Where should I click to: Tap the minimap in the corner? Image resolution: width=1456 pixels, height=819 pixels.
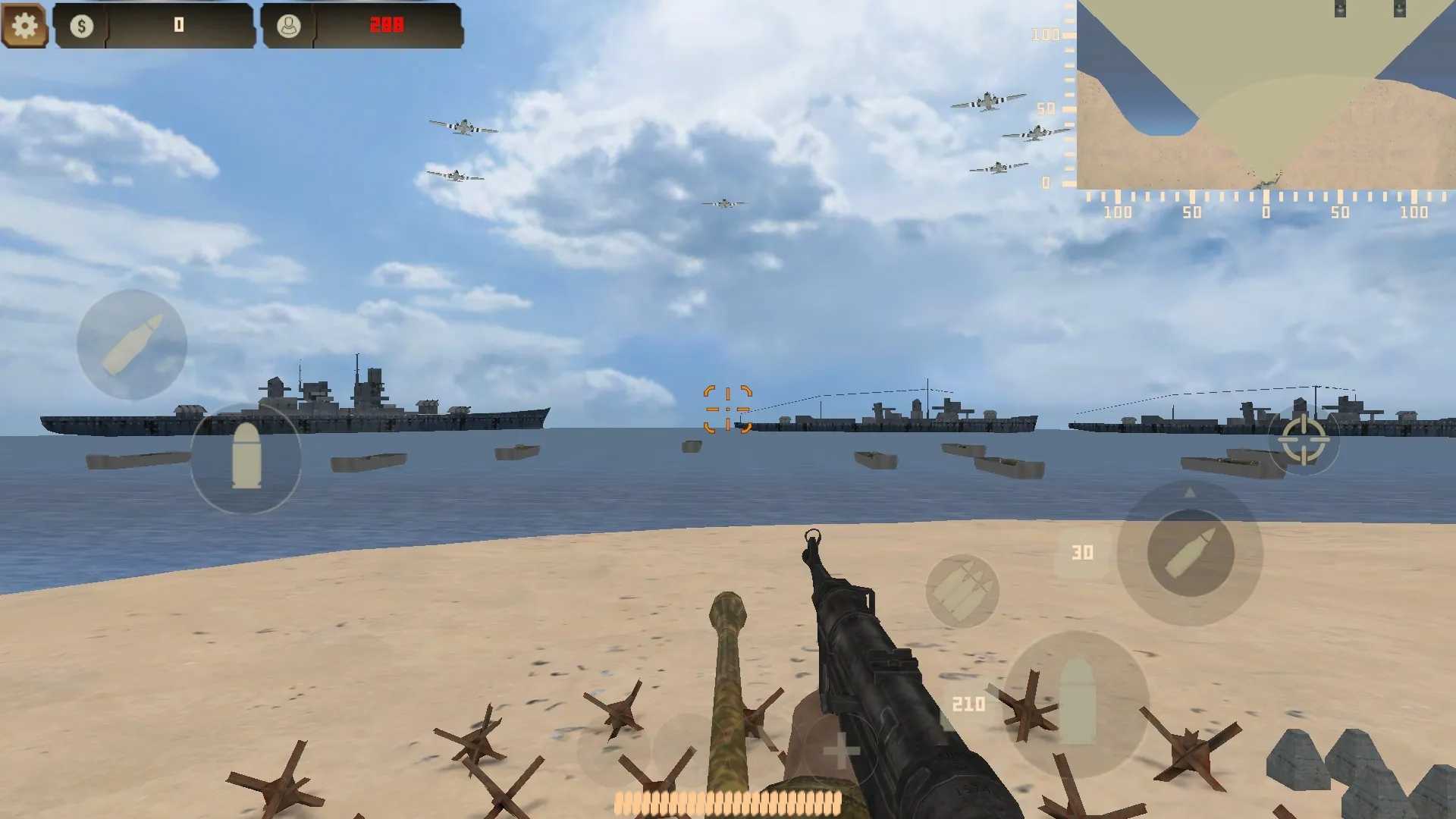1266,95
